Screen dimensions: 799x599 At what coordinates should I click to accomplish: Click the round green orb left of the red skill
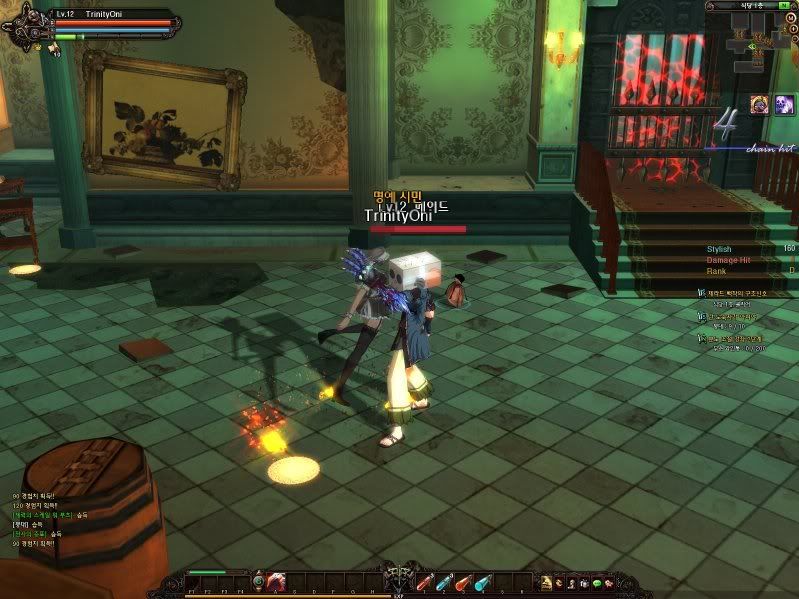(258, 581)
